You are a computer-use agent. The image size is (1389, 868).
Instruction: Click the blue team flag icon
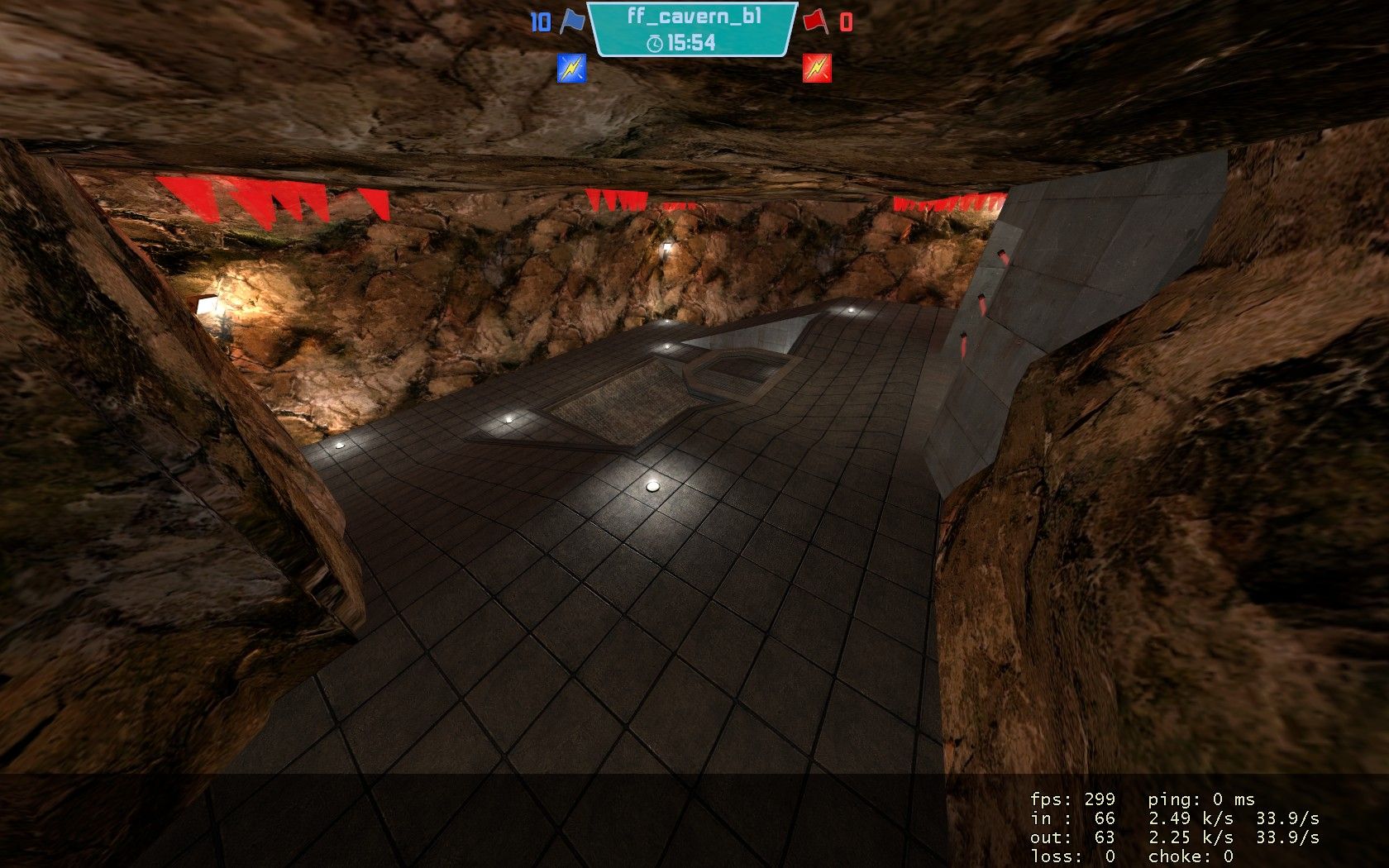[571, 21]
